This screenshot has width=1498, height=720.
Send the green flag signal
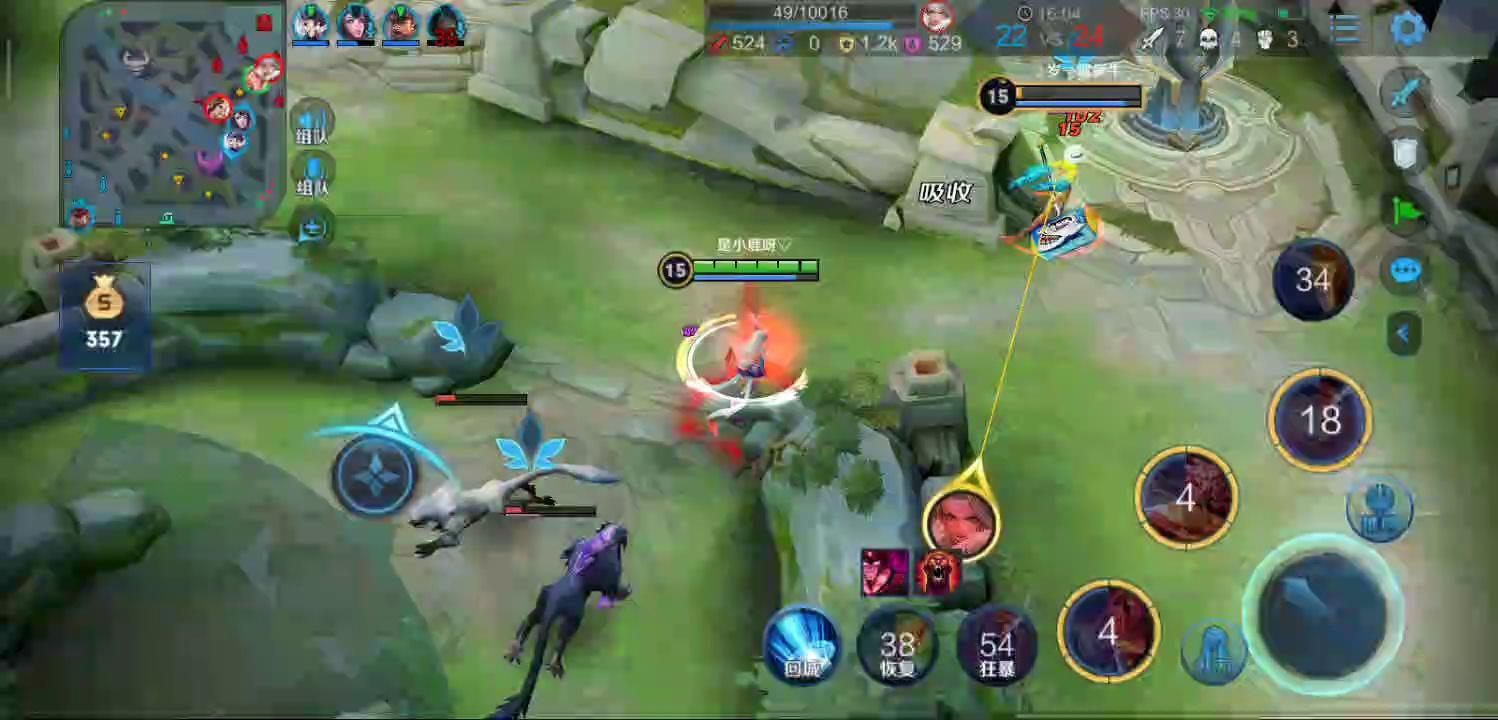coord(1405,211)
